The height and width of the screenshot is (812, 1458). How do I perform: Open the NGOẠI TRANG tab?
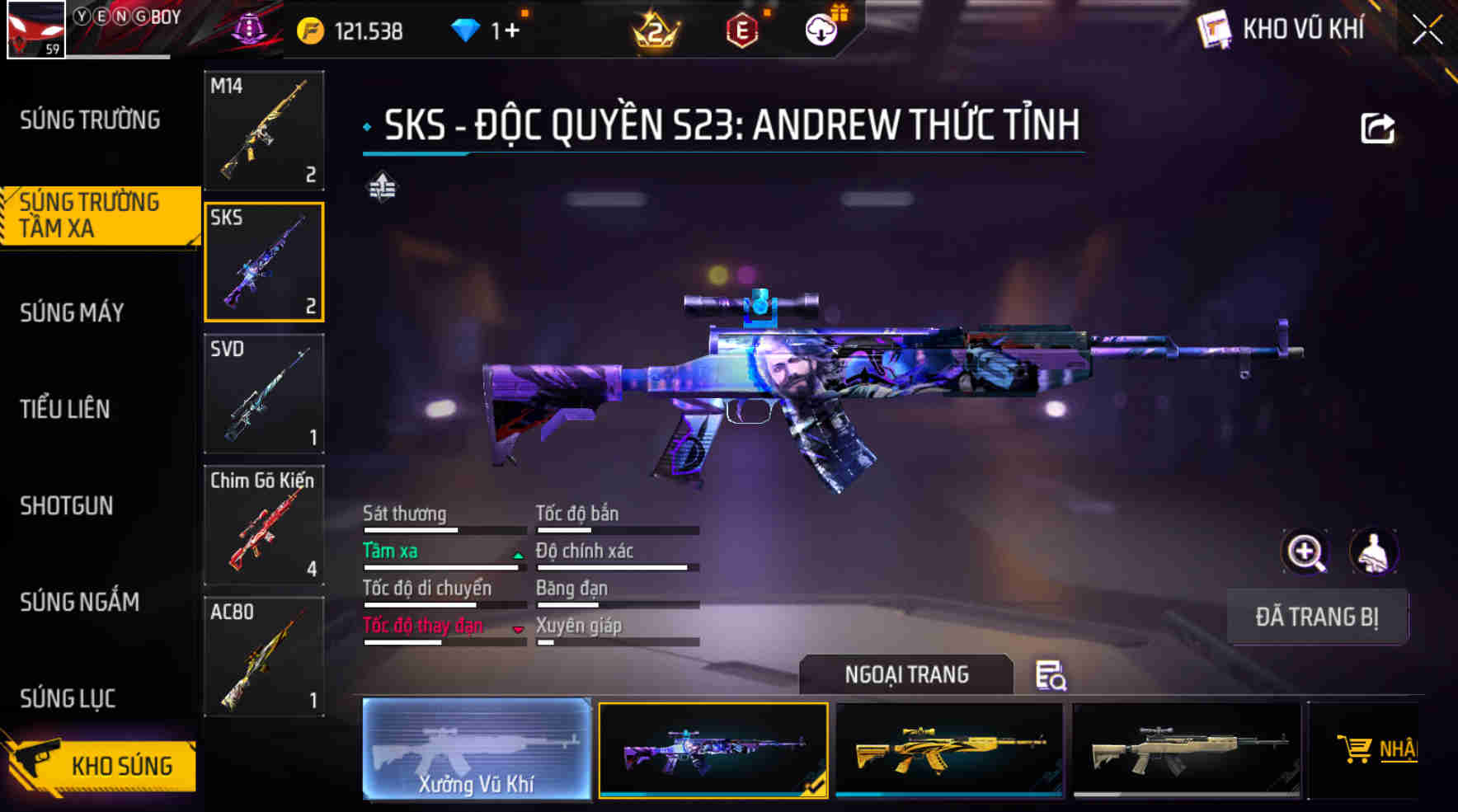point(905,674)
